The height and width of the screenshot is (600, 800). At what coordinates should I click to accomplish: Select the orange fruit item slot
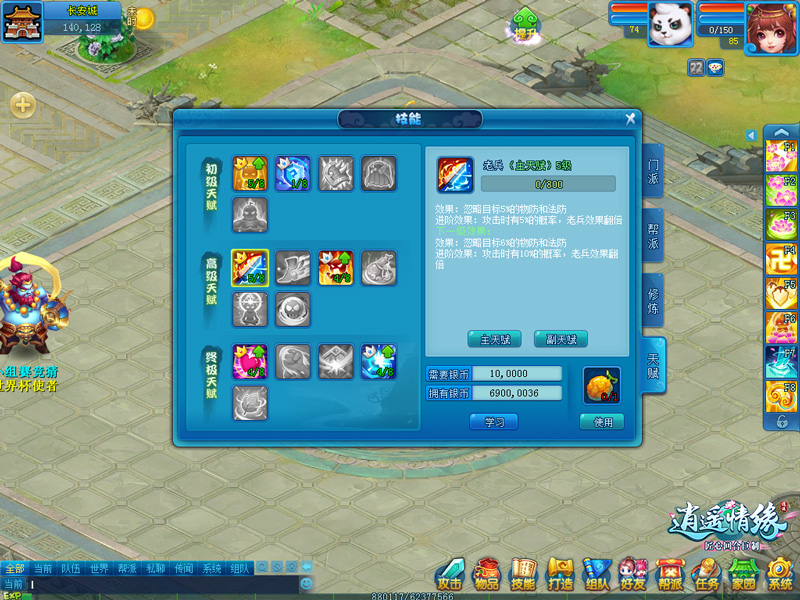tap(602, 385)
